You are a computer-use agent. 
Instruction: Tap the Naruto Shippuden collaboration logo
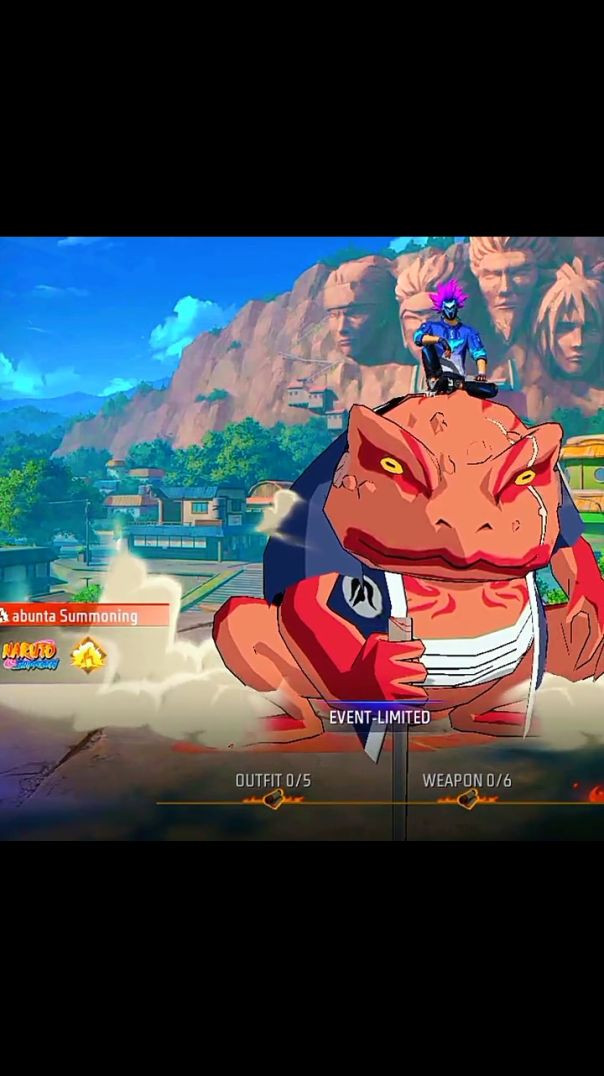pos(29,655)
